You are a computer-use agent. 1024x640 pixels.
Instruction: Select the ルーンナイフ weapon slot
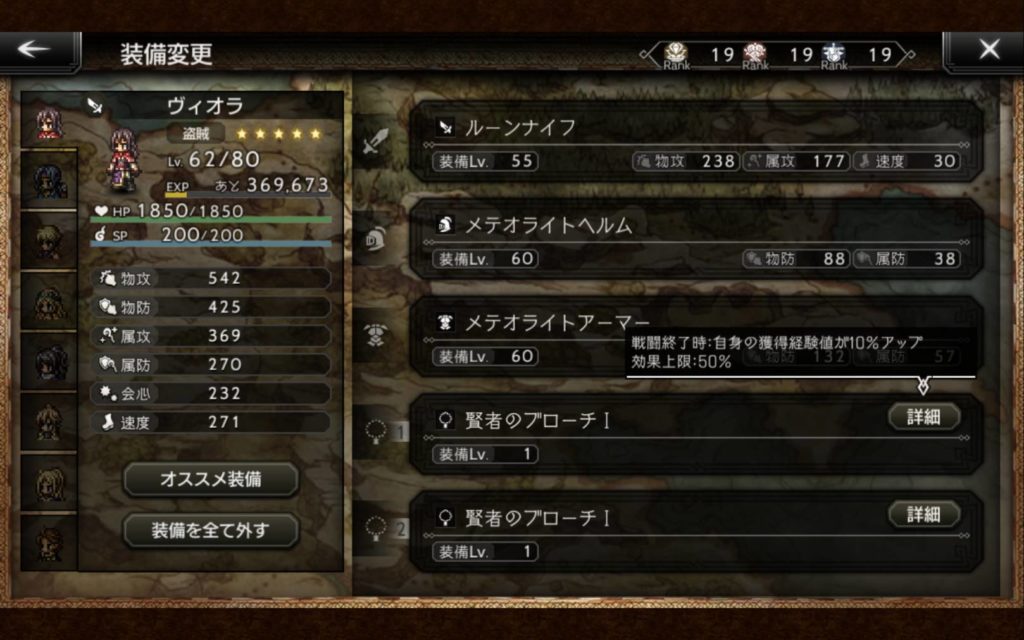point(695,142)
